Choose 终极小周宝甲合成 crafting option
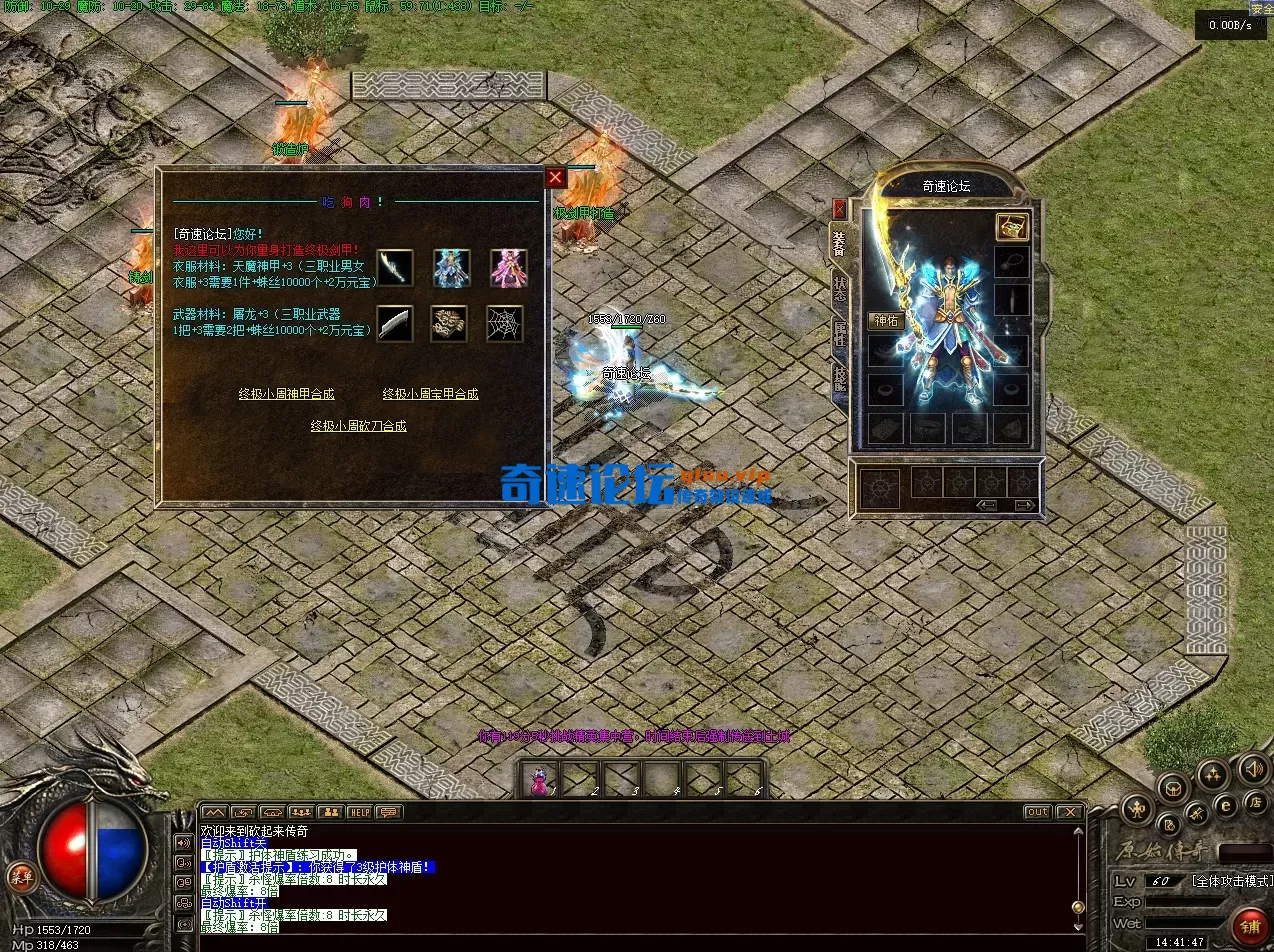 [x=430, y=394]
